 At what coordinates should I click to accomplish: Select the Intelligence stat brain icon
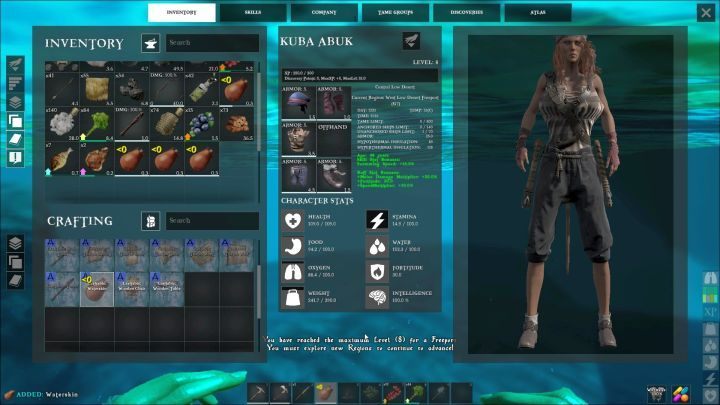coord(379,295)
